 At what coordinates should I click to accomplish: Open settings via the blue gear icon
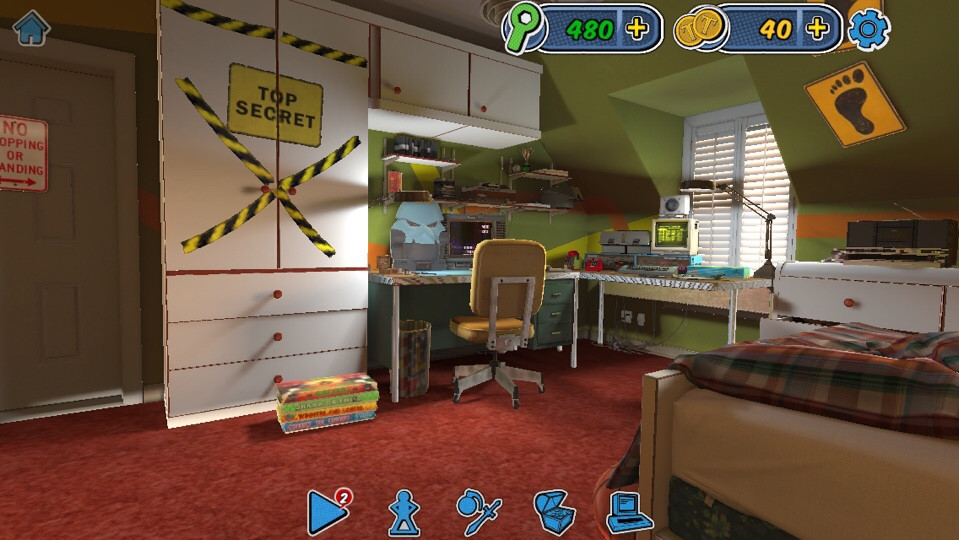(x=868, y=29)
